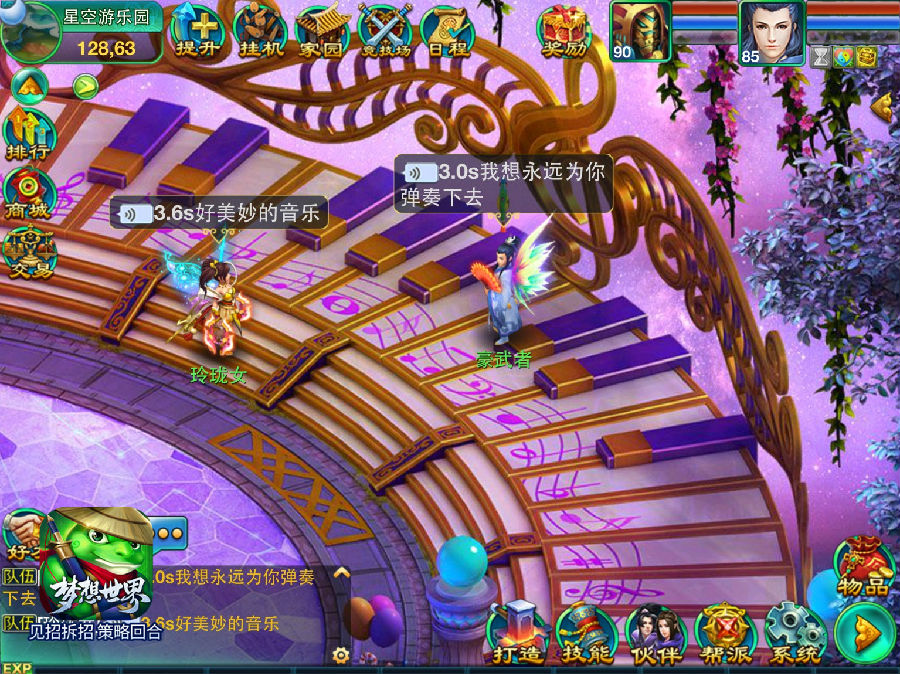This screenshot has height=674, width=900.
Task: Claim rewards via the 奖励 gift box
Action: 565,30
